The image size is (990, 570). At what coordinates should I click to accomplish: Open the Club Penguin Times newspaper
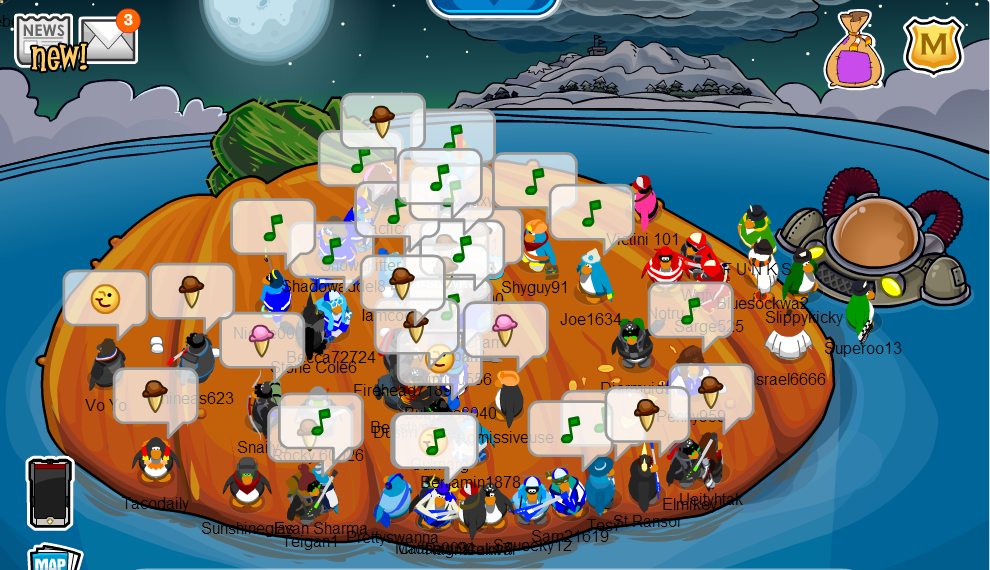coord(46,42)
